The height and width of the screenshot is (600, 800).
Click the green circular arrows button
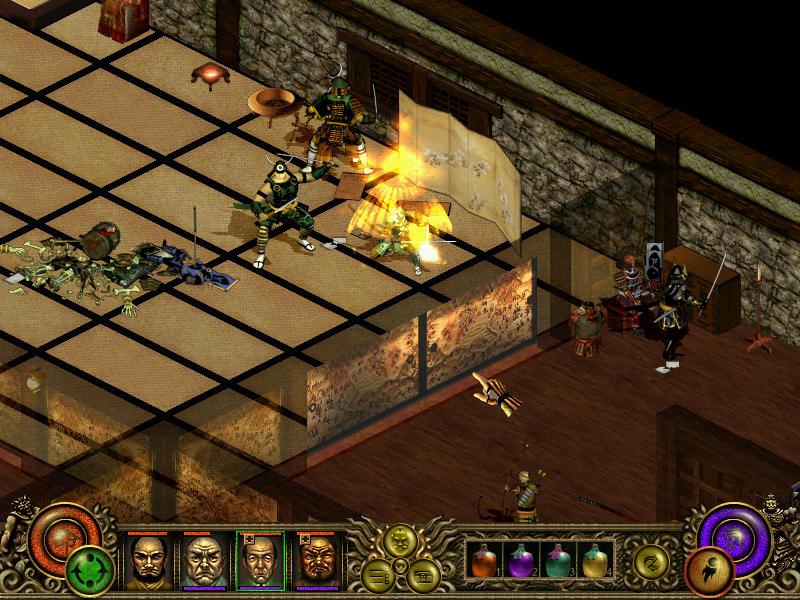tap(89, 572)
